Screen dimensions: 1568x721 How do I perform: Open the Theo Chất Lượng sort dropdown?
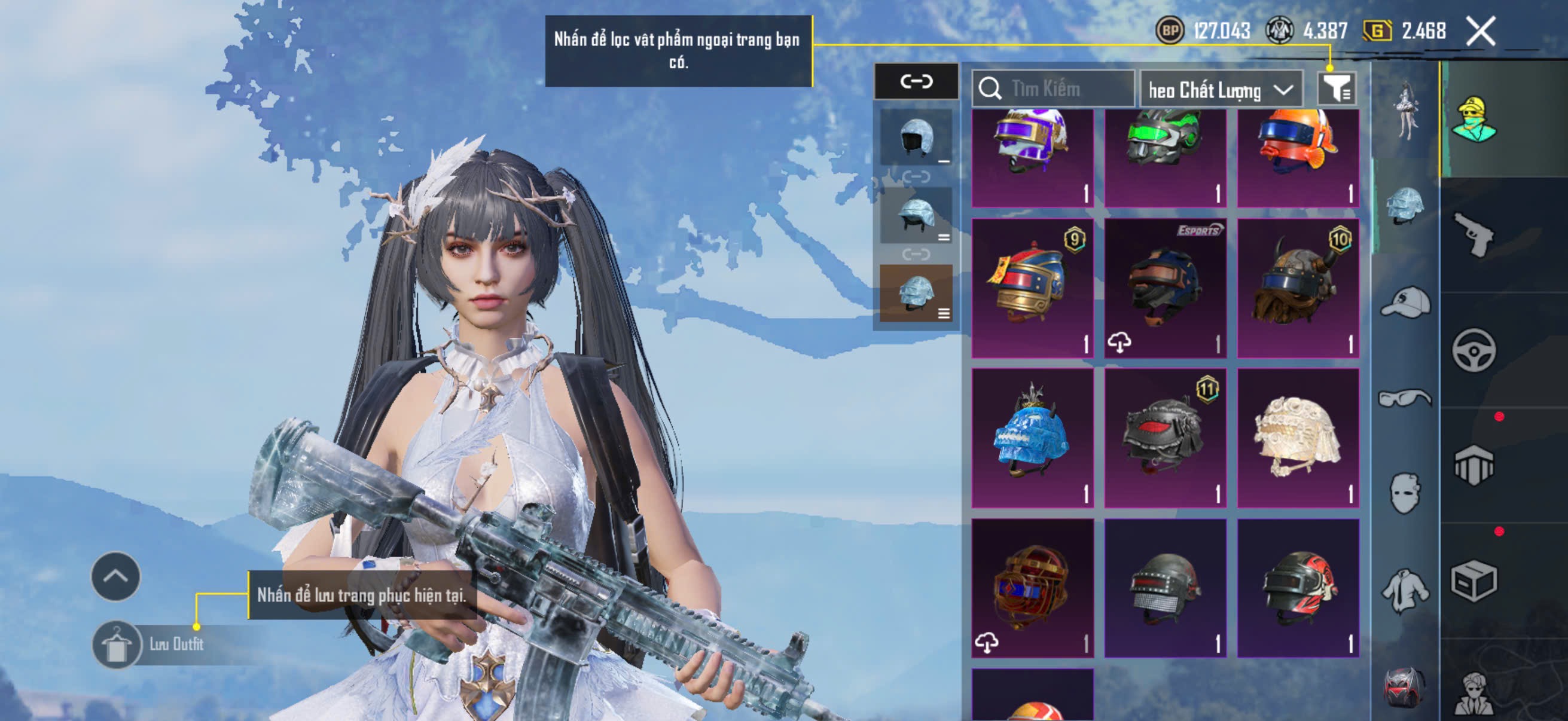coord(1221,90)
